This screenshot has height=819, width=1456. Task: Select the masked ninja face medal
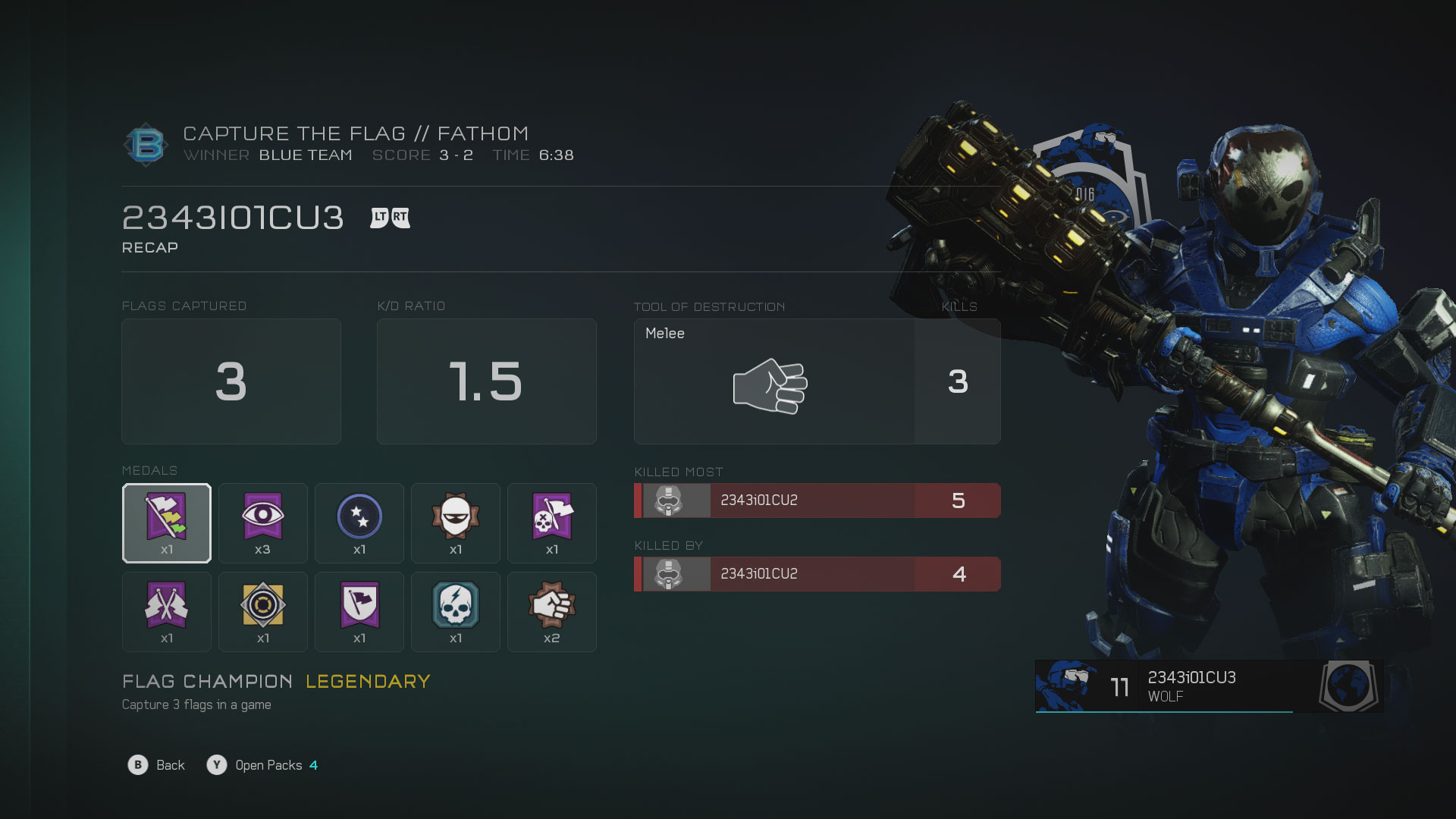(456, 523)
